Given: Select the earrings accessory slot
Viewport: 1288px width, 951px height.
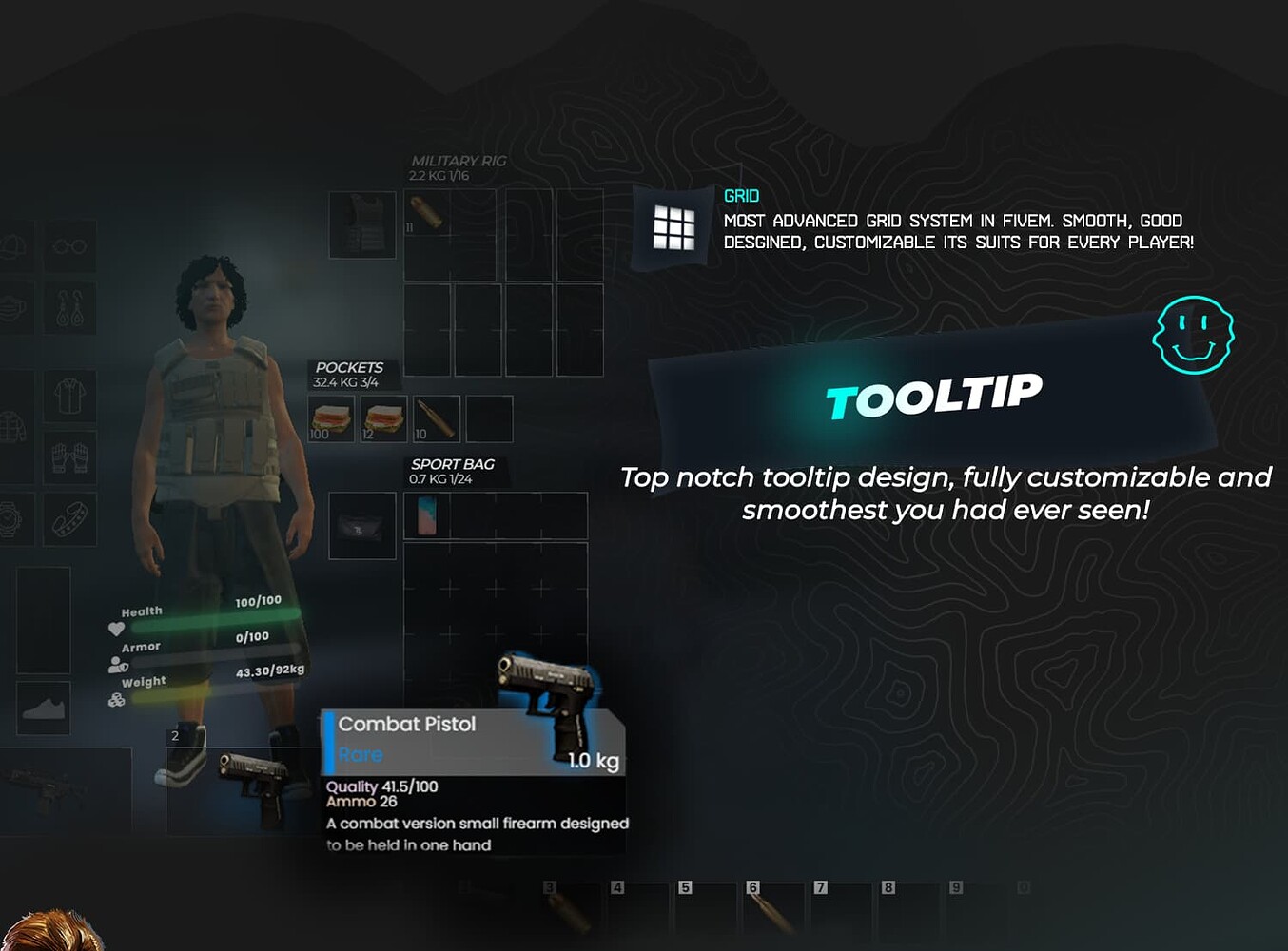Looking at the screenshot, I should pyautogui.click(x=70, y=308).
